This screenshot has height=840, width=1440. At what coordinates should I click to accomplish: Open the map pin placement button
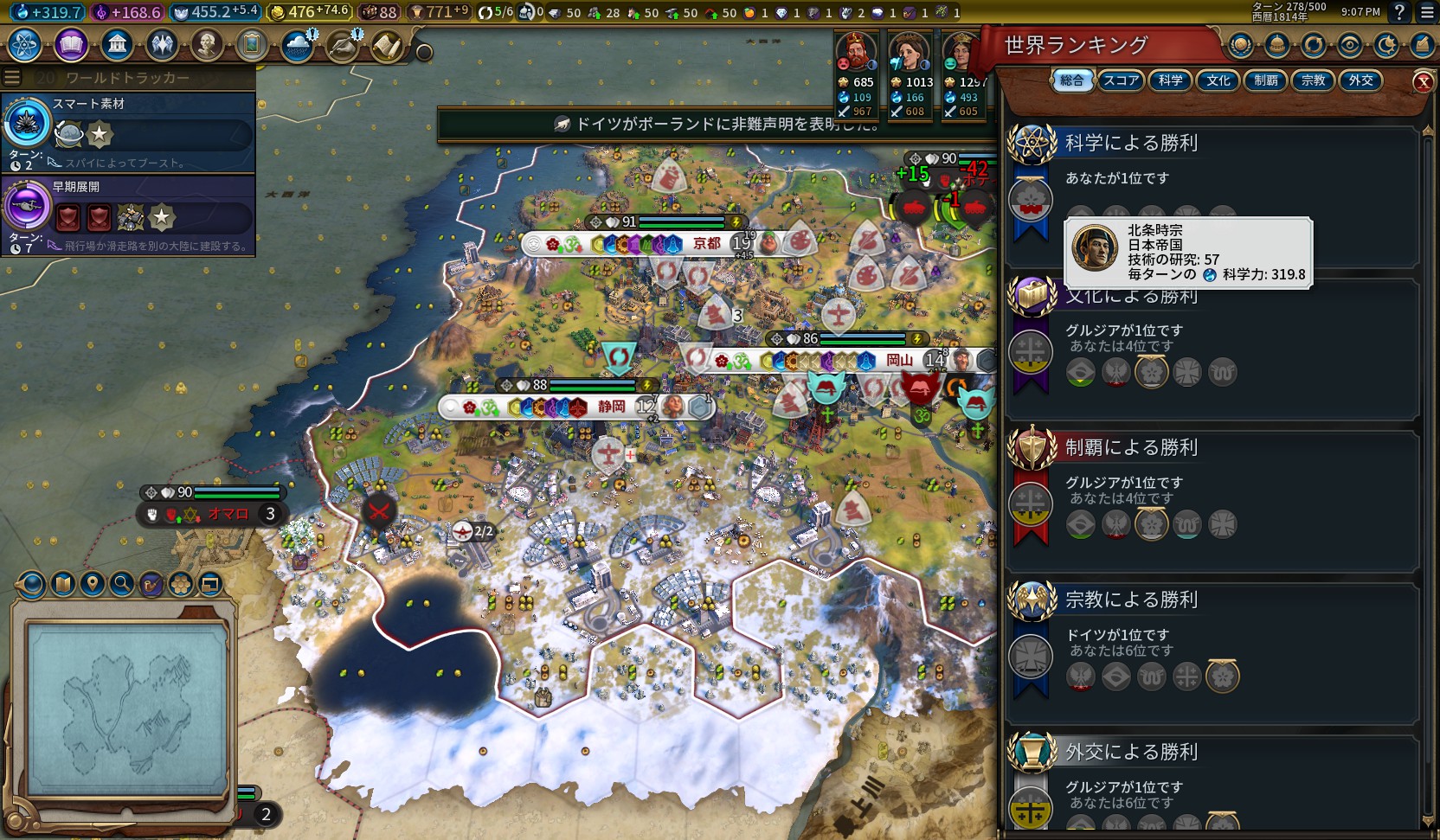coord(93,584)
